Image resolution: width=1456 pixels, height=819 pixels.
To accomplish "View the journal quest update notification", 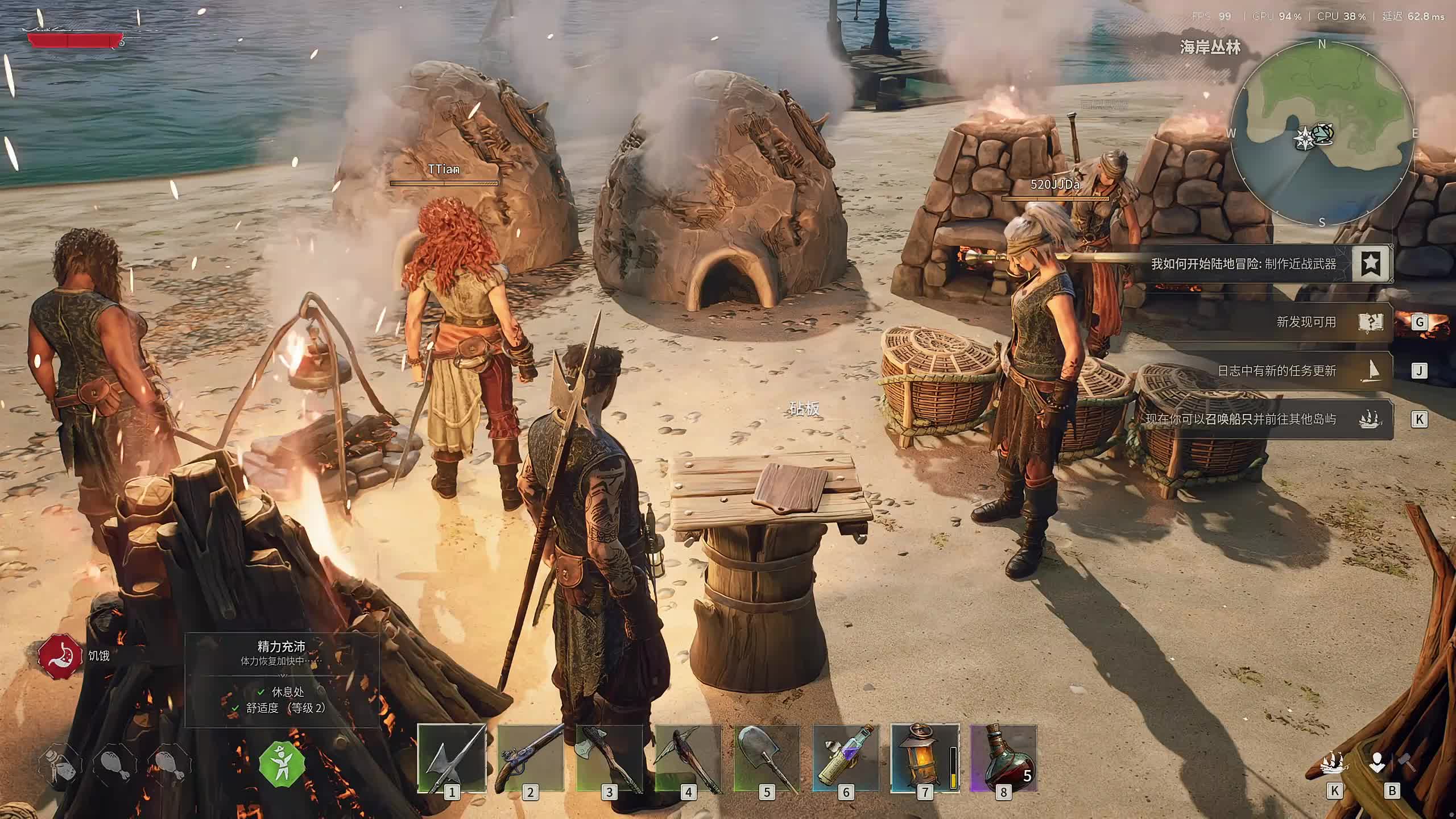I will 1276,371.
